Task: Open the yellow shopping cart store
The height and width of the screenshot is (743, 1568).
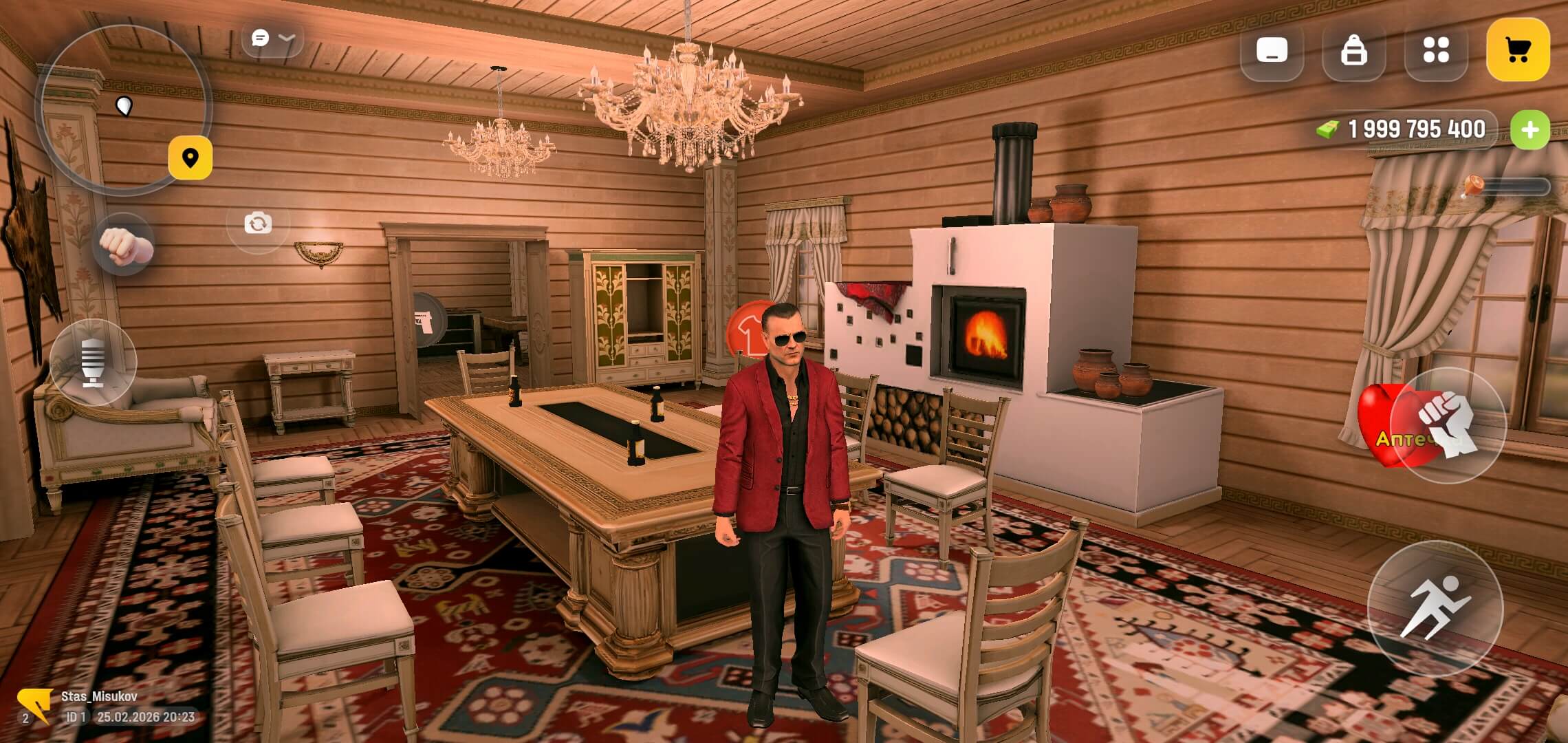Action: click(x=1516, y=52)
